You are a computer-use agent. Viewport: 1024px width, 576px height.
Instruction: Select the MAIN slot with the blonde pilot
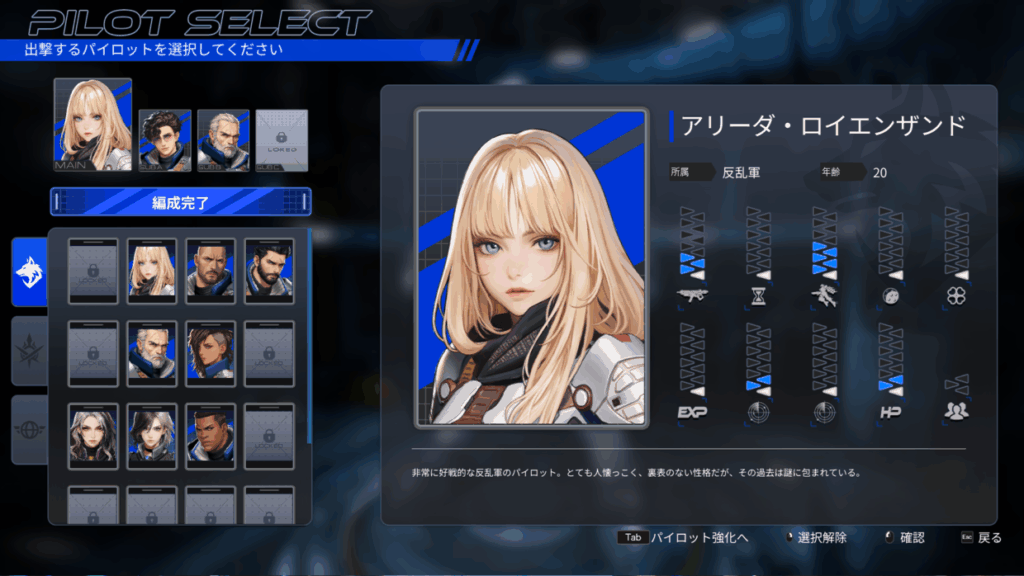[x=93, y=124]
